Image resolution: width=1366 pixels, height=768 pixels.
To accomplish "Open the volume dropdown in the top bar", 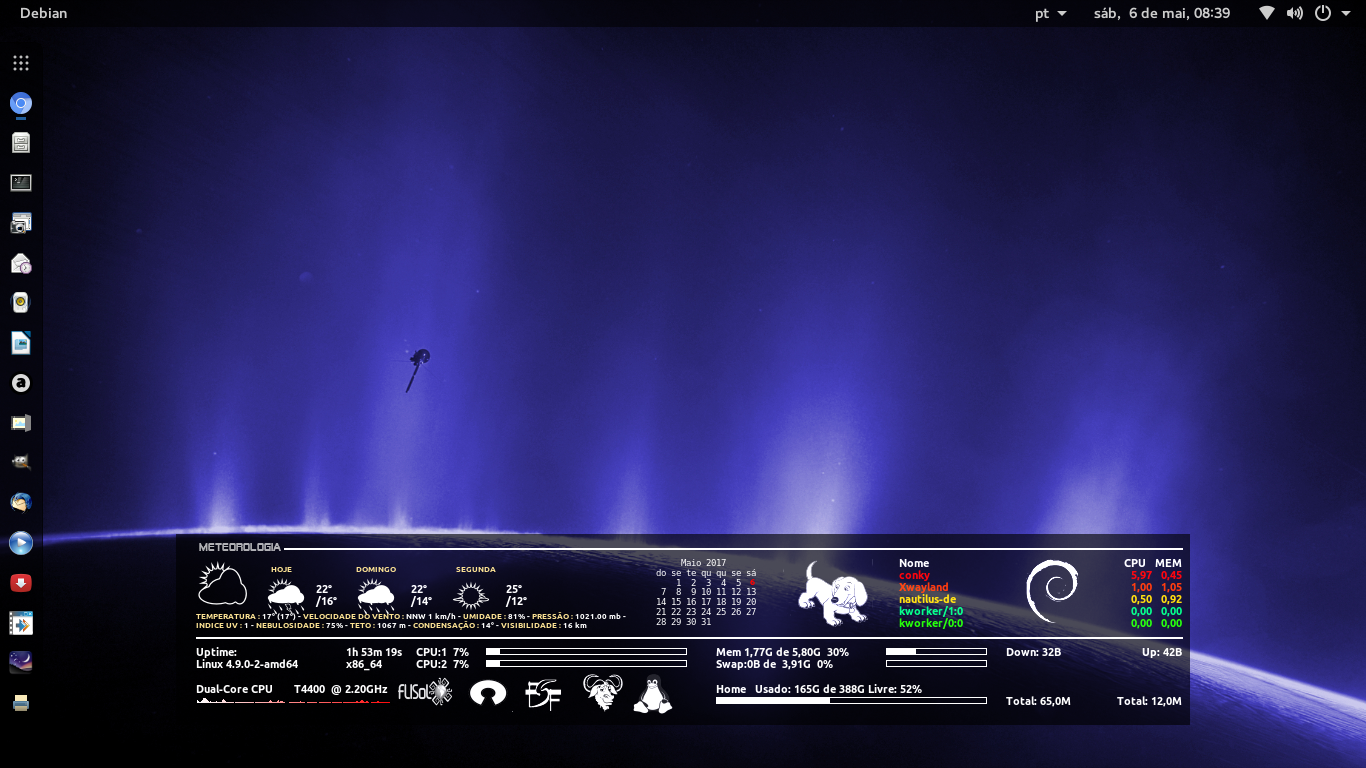I will click(1294, 13).
